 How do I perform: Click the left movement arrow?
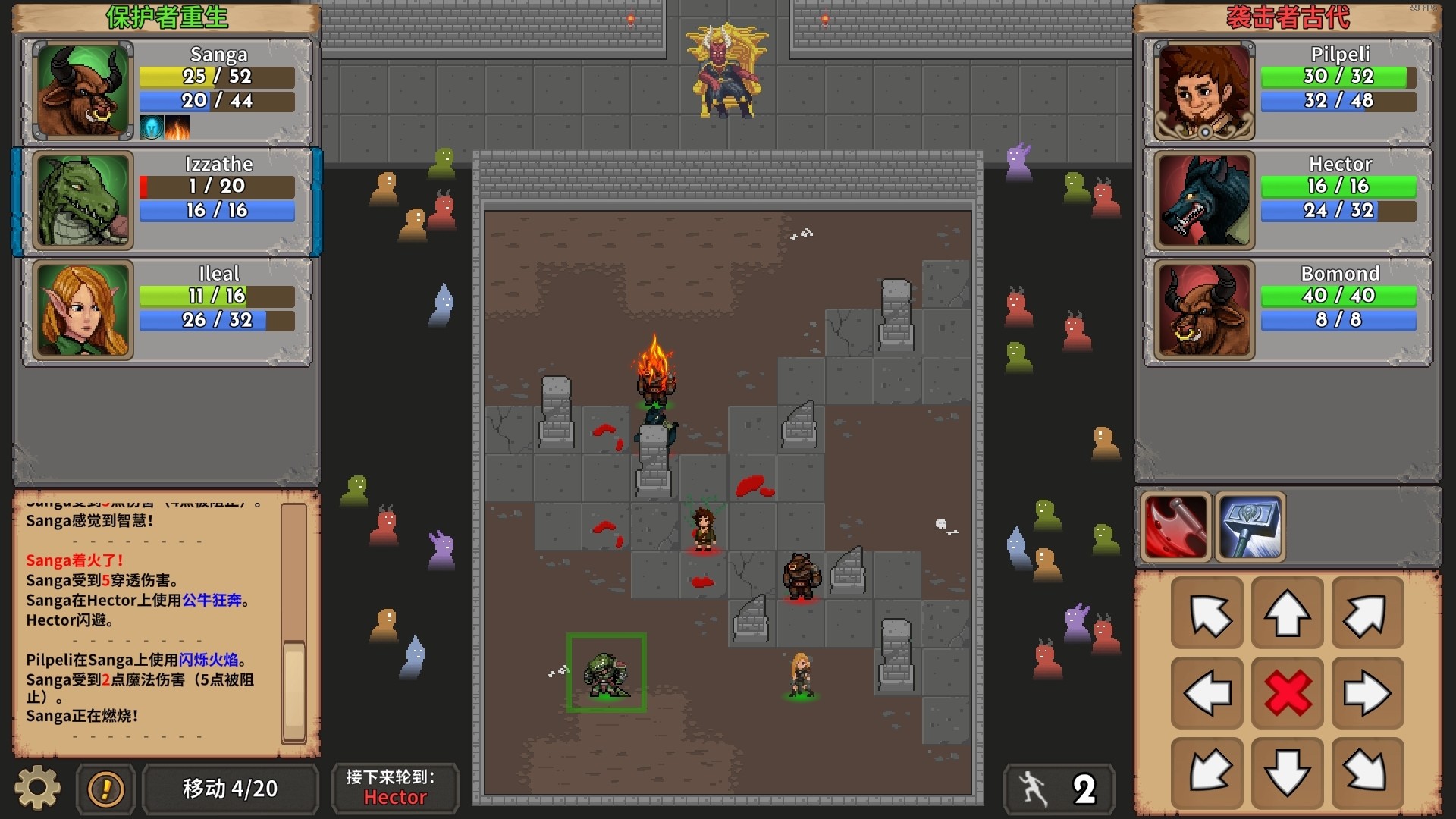(1207, 693)
